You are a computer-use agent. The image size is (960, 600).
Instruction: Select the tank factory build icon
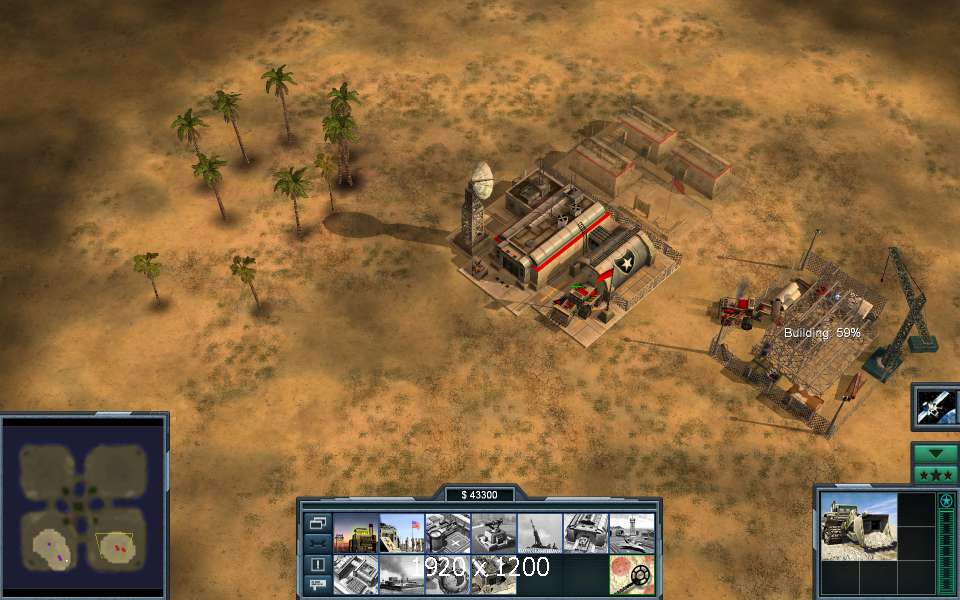(586, 533)
